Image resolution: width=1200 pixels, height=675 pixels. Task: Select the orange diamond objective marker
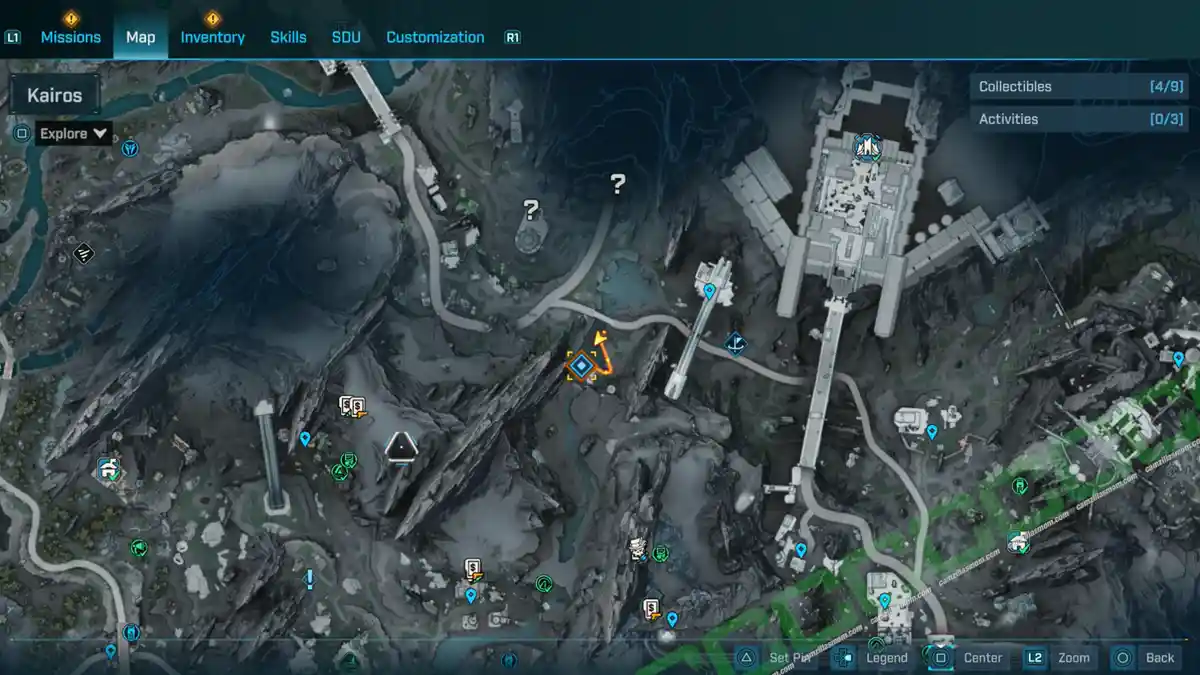(580, 365)
